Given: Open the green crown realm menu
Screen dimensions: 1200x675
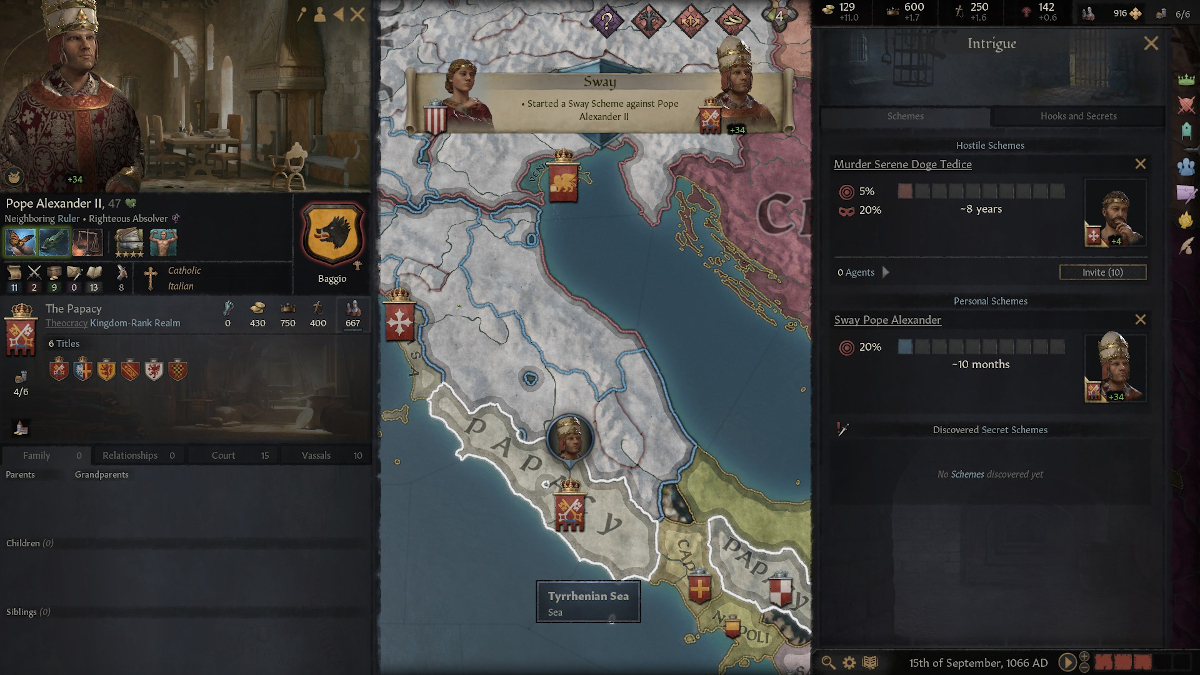Looking at the screenshot, I should pyautogui.click(x=1187, y=78).
